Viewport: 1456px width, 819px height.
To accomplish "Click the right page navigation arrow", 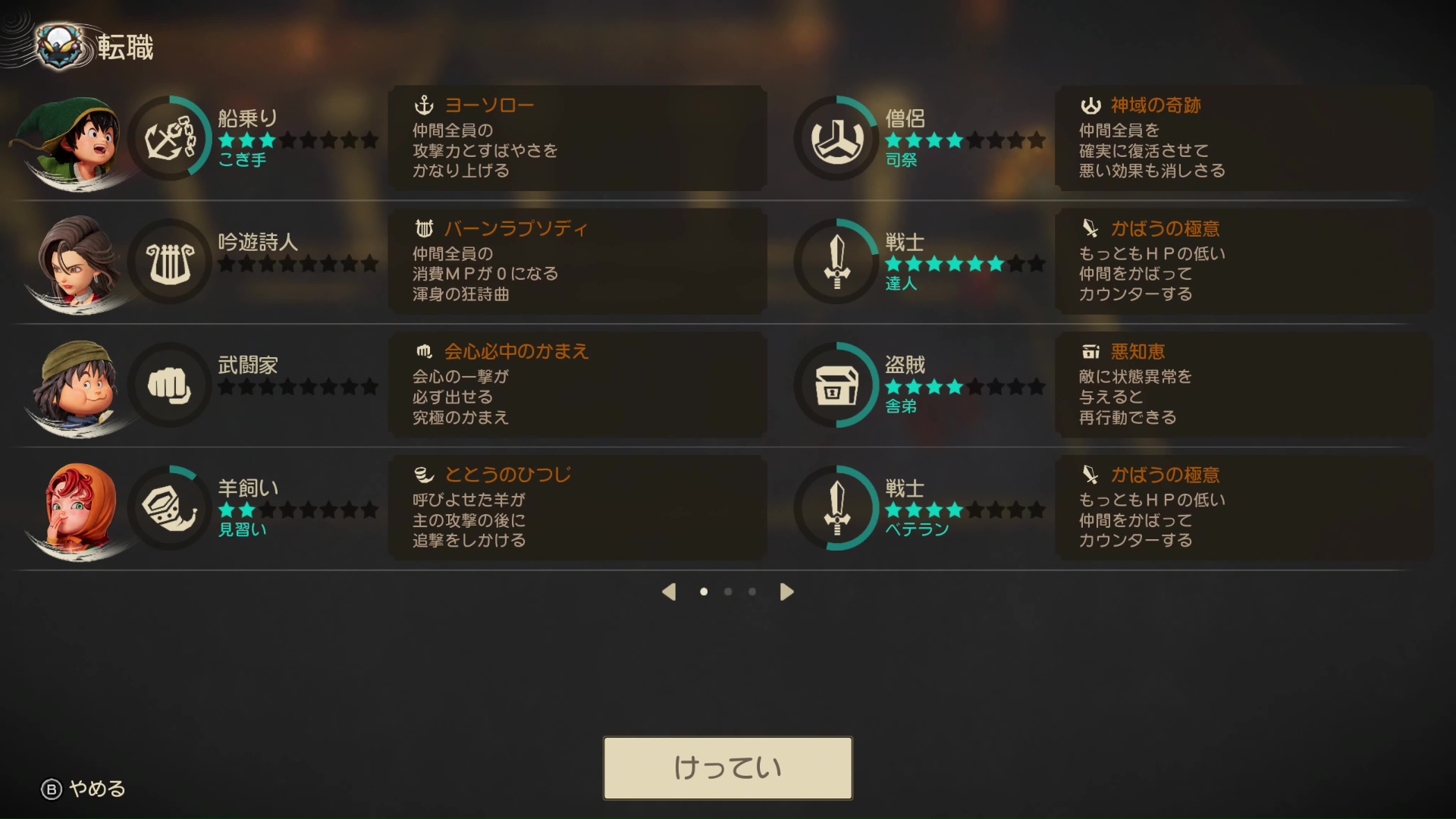I will [786, 591].
